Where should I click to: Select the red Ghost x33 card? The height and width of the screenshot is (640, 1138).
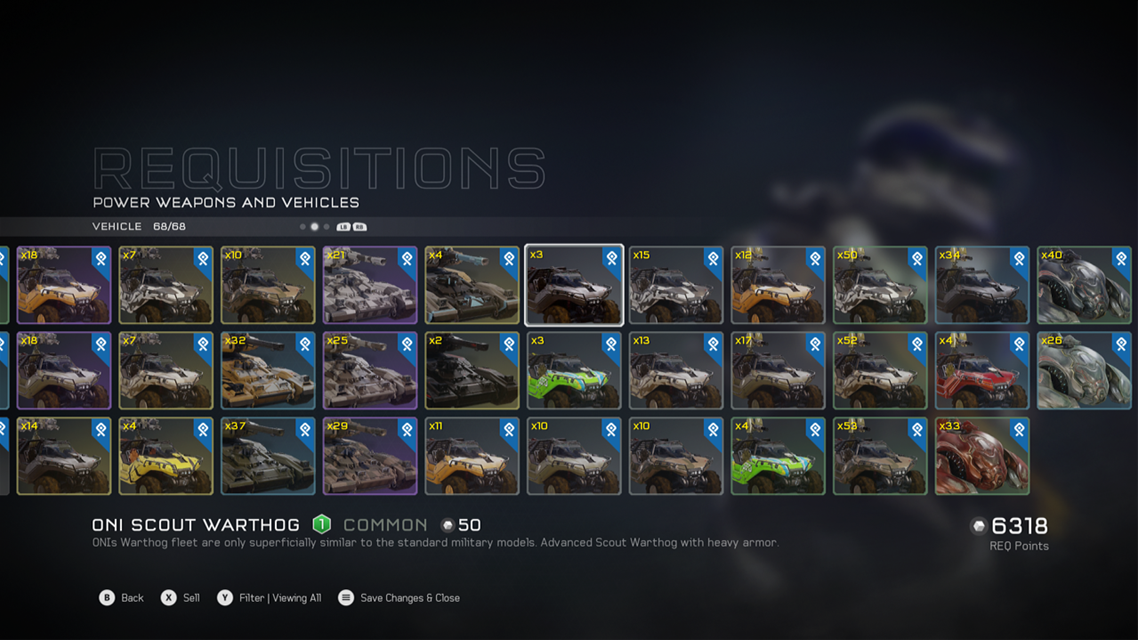coord(982,456)
